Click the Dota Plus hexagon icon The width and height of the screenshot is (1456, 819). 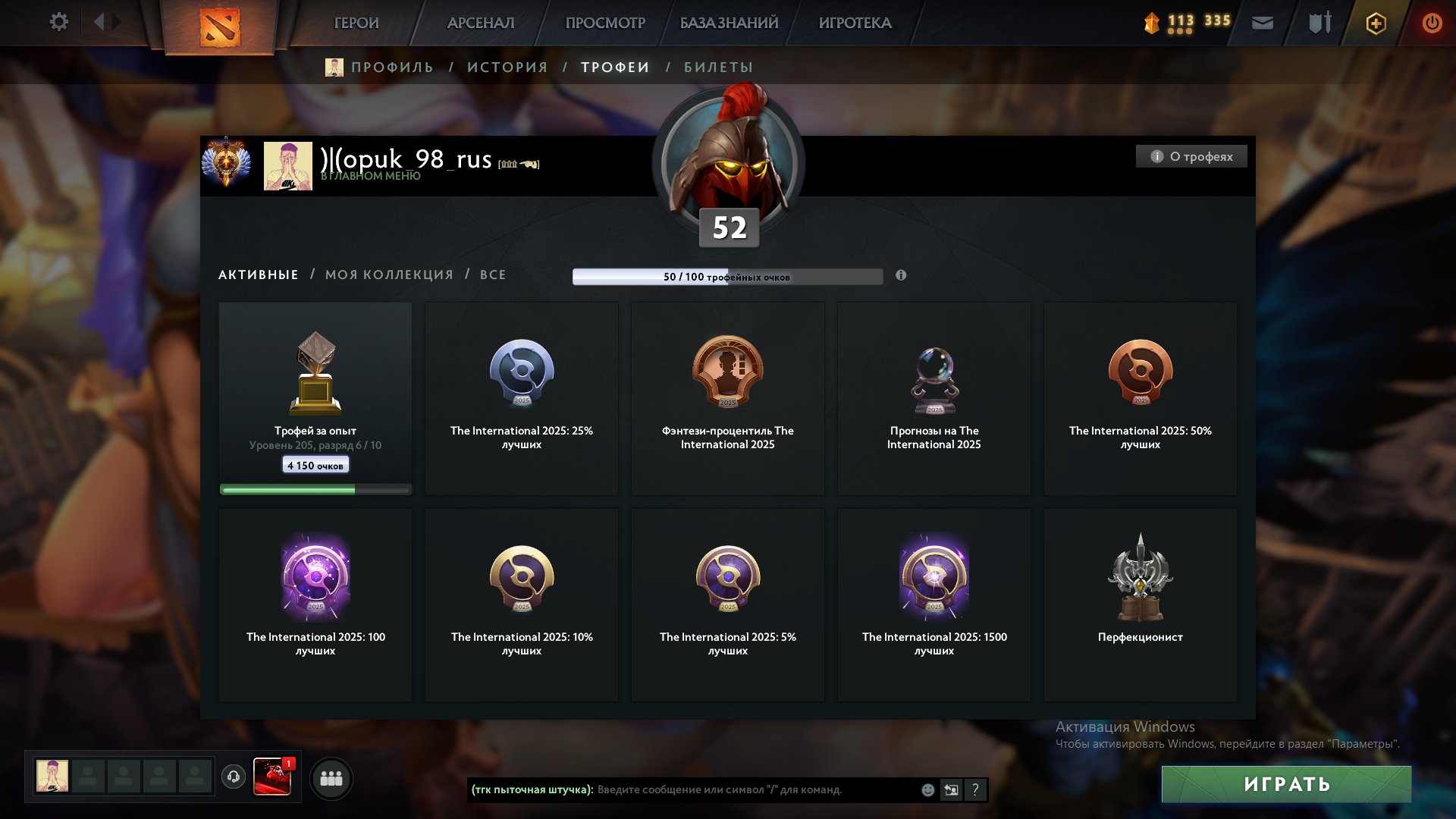(1376, 23)
